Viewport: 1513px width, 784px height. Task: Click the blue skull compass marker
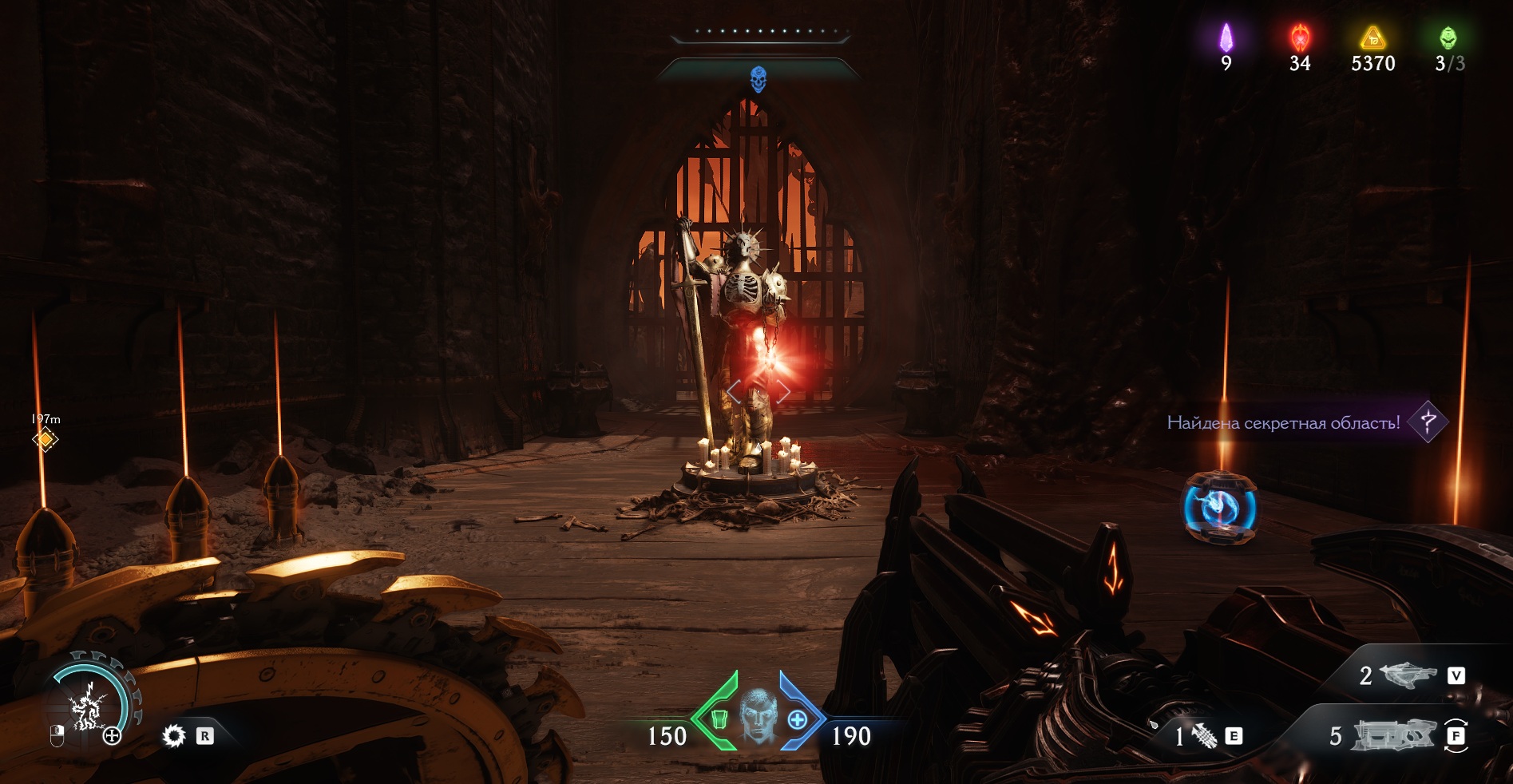758,79
